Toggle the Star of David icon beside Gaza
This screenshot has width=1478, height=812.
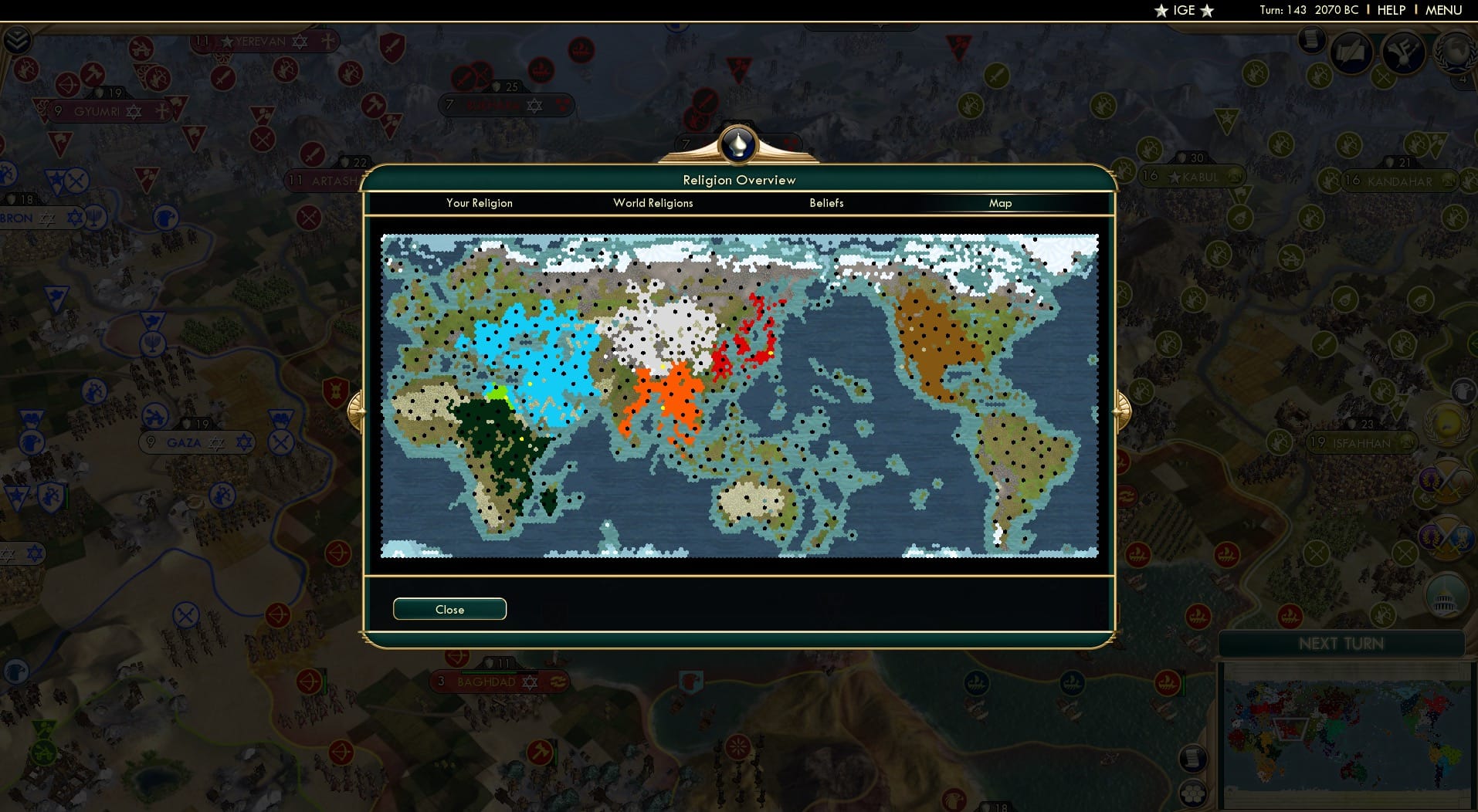point(245,442)
